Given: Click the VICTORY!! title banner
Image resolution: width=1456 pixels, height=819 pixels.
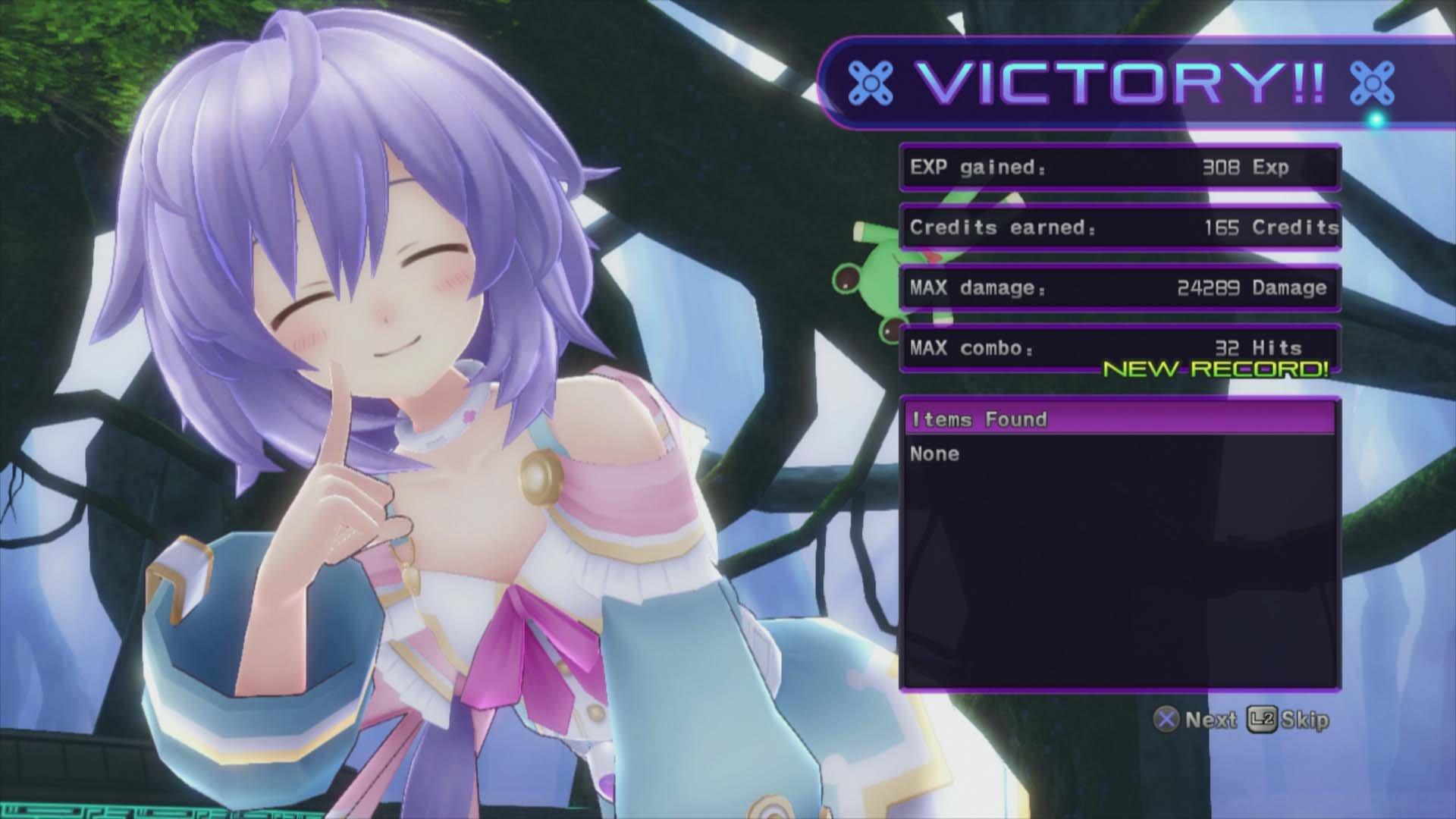Looking at the screenshot, I should 1122,83.
